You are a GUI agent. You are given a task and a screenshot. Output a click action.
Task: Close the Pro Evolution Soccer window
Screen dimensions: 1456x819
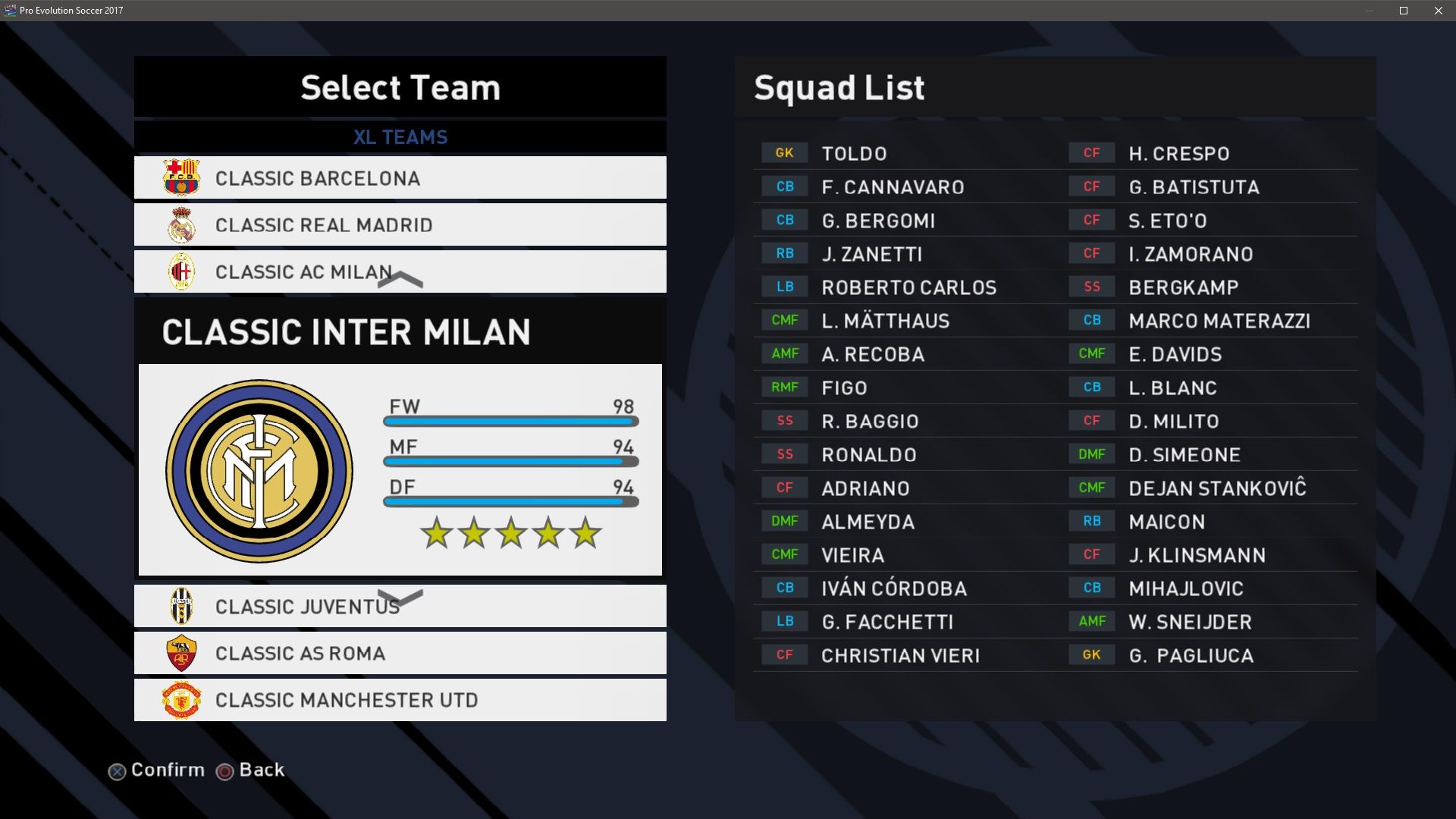tap(1438, 11)
